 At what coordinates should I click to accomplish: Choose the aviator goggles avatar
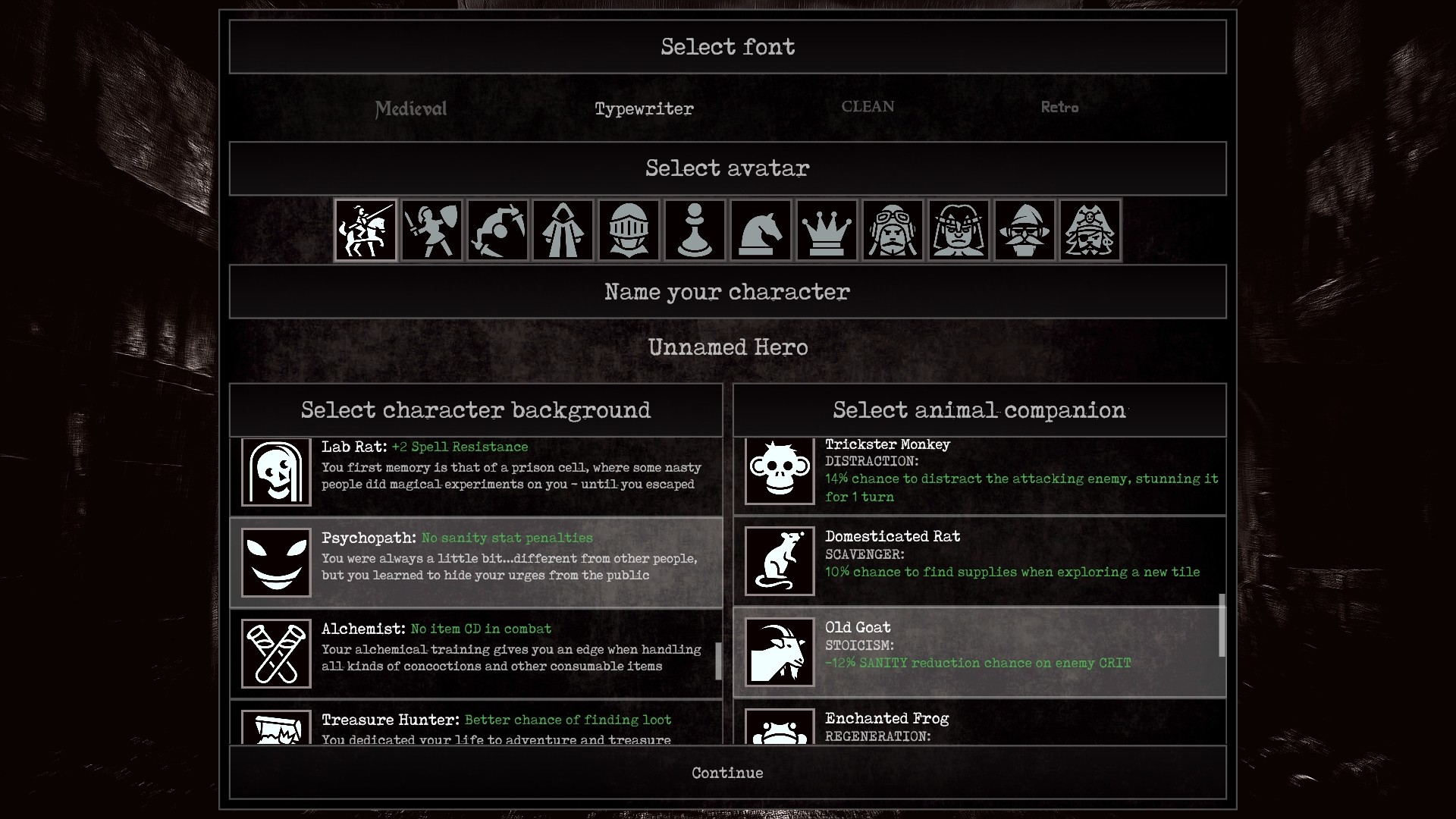pos(893,230)
